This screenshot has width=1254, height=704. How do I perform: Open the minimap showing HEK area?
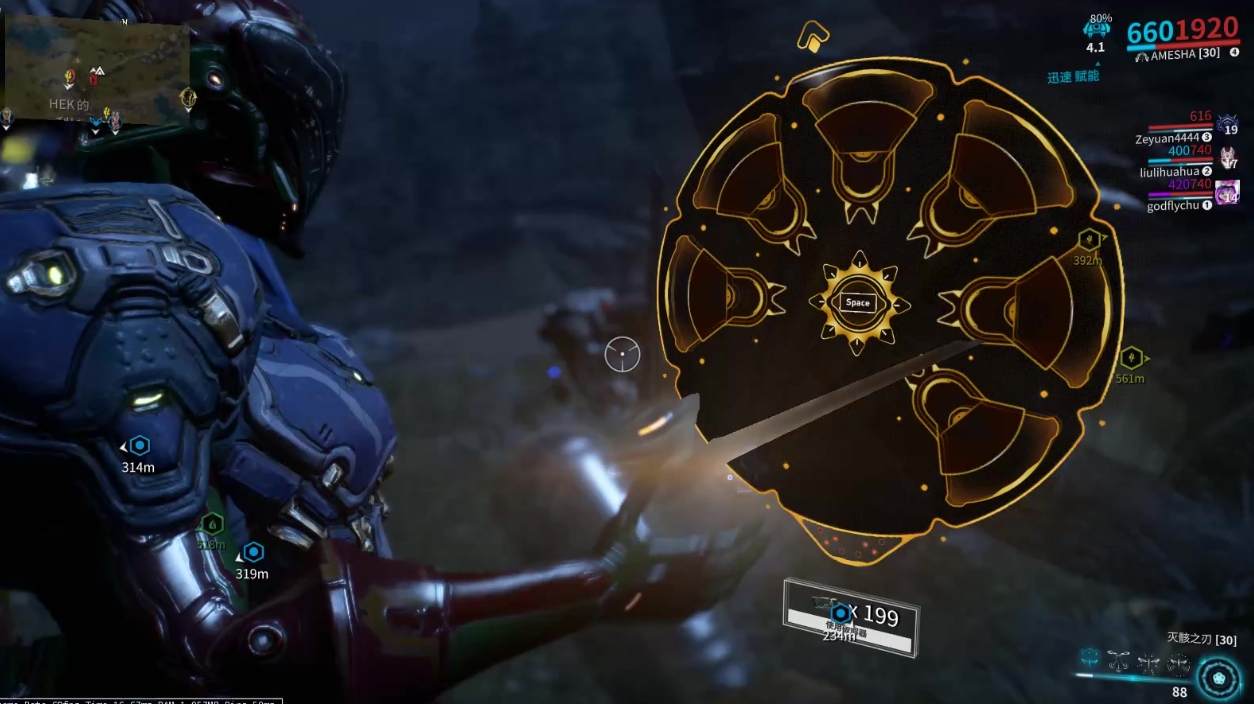97,70
